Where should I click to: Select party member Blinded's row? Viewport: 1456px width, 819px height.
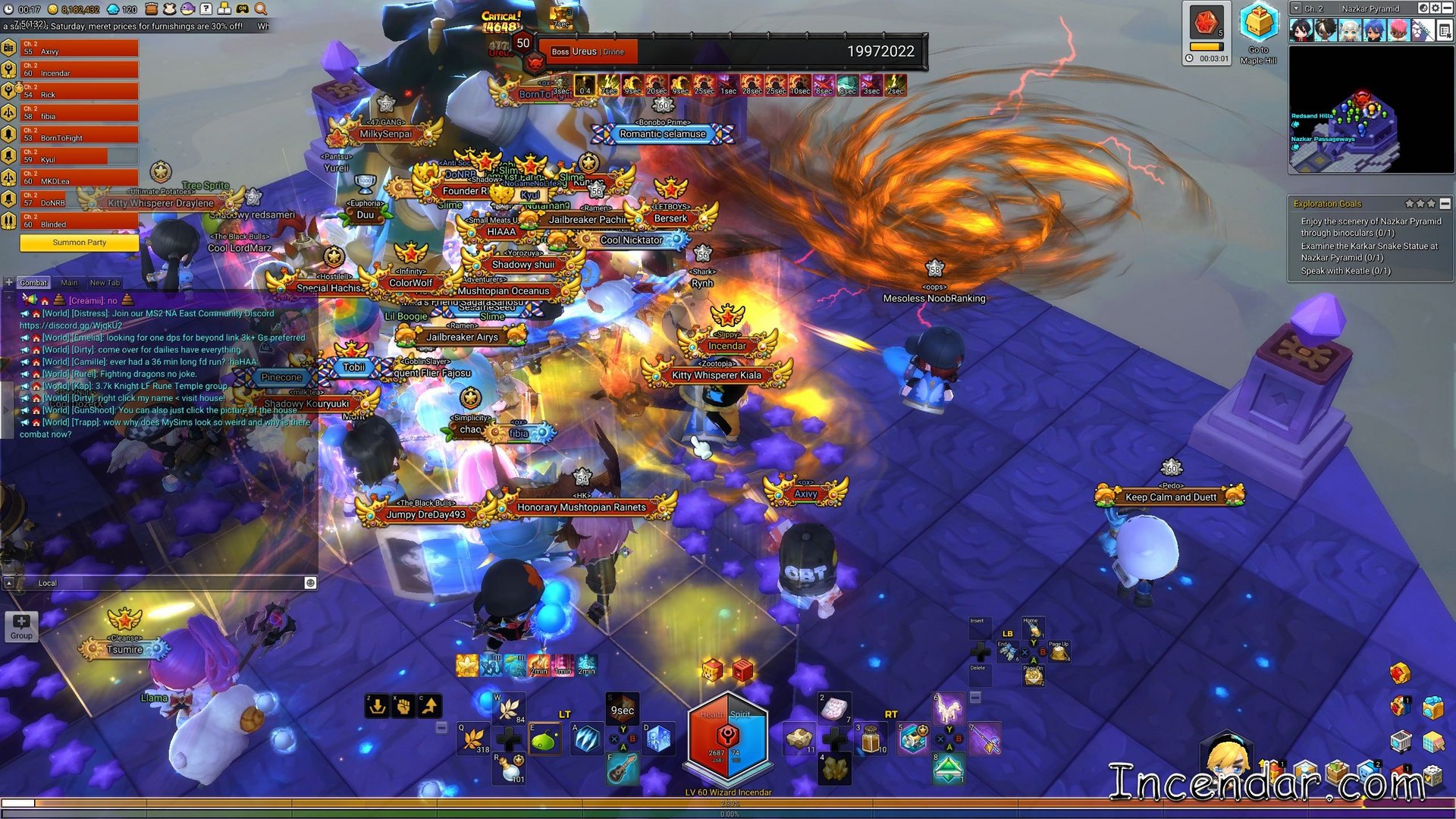pyautogui.click(x=79, y=221)
